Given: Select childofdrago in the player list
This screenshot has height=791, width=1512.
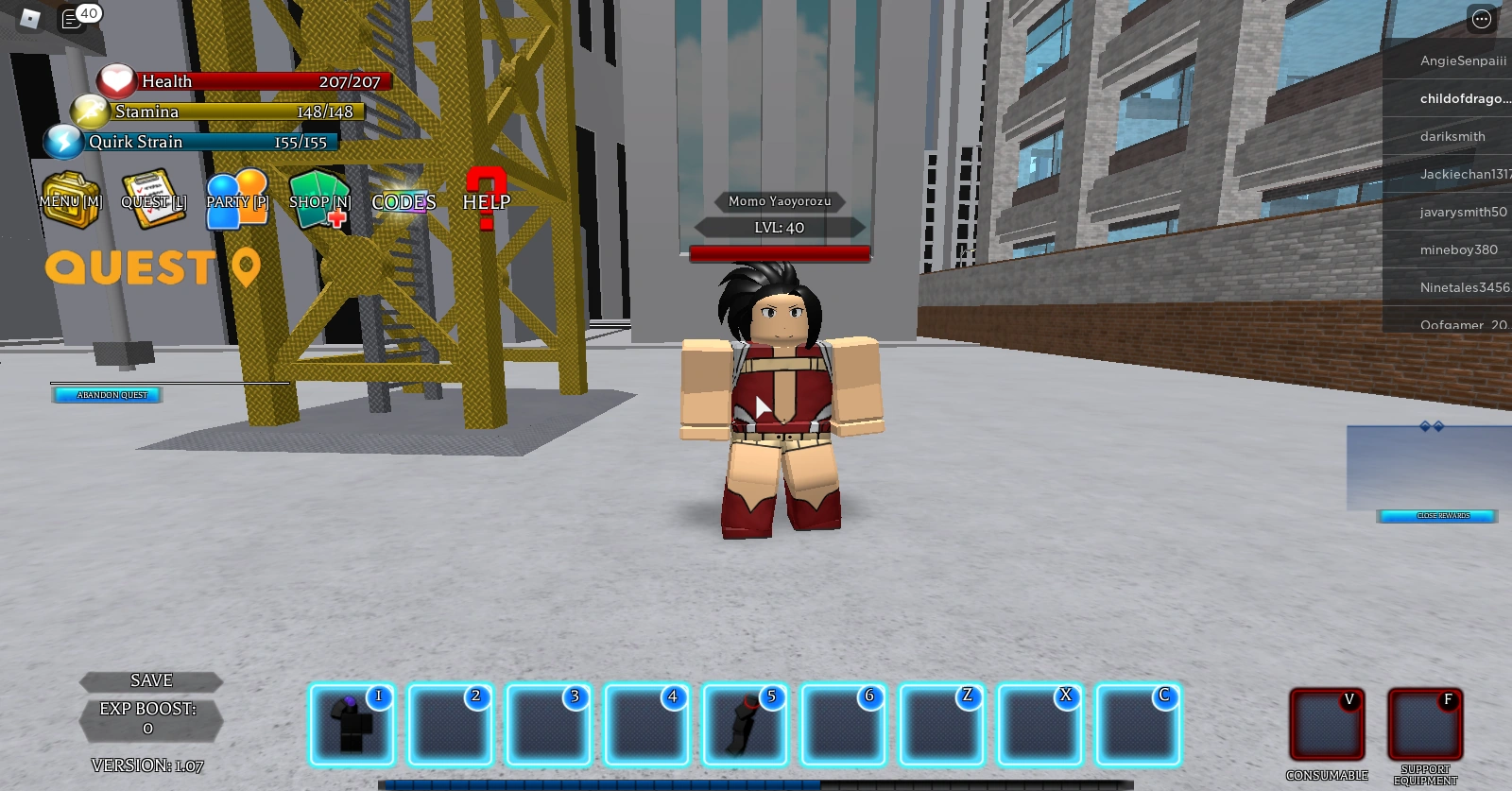Looking at the screenshot, I should point(1463,99).
